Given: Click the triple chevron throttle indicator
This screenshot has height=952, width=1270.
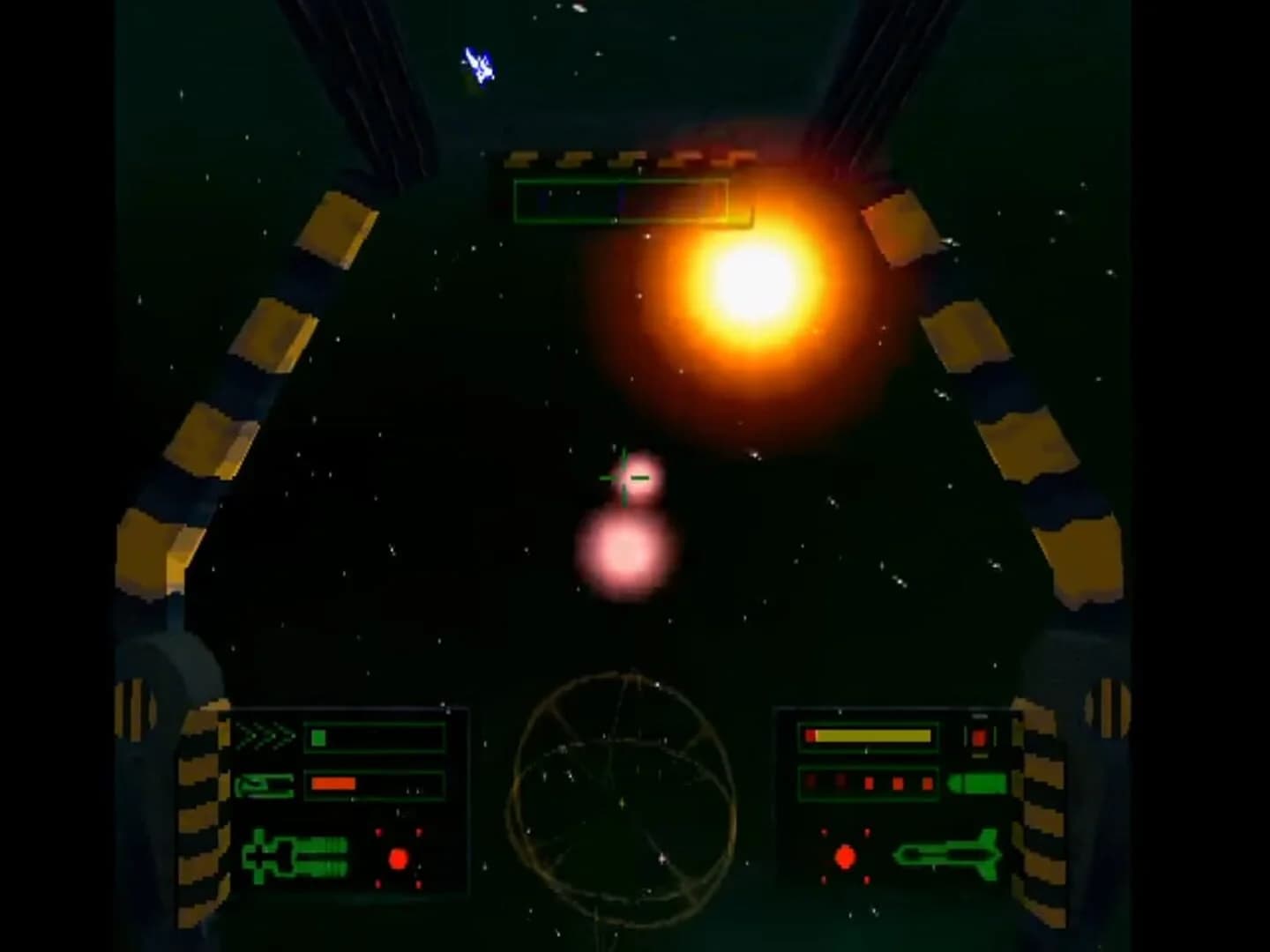Looking at the screenshot, I should coord(264,735).
